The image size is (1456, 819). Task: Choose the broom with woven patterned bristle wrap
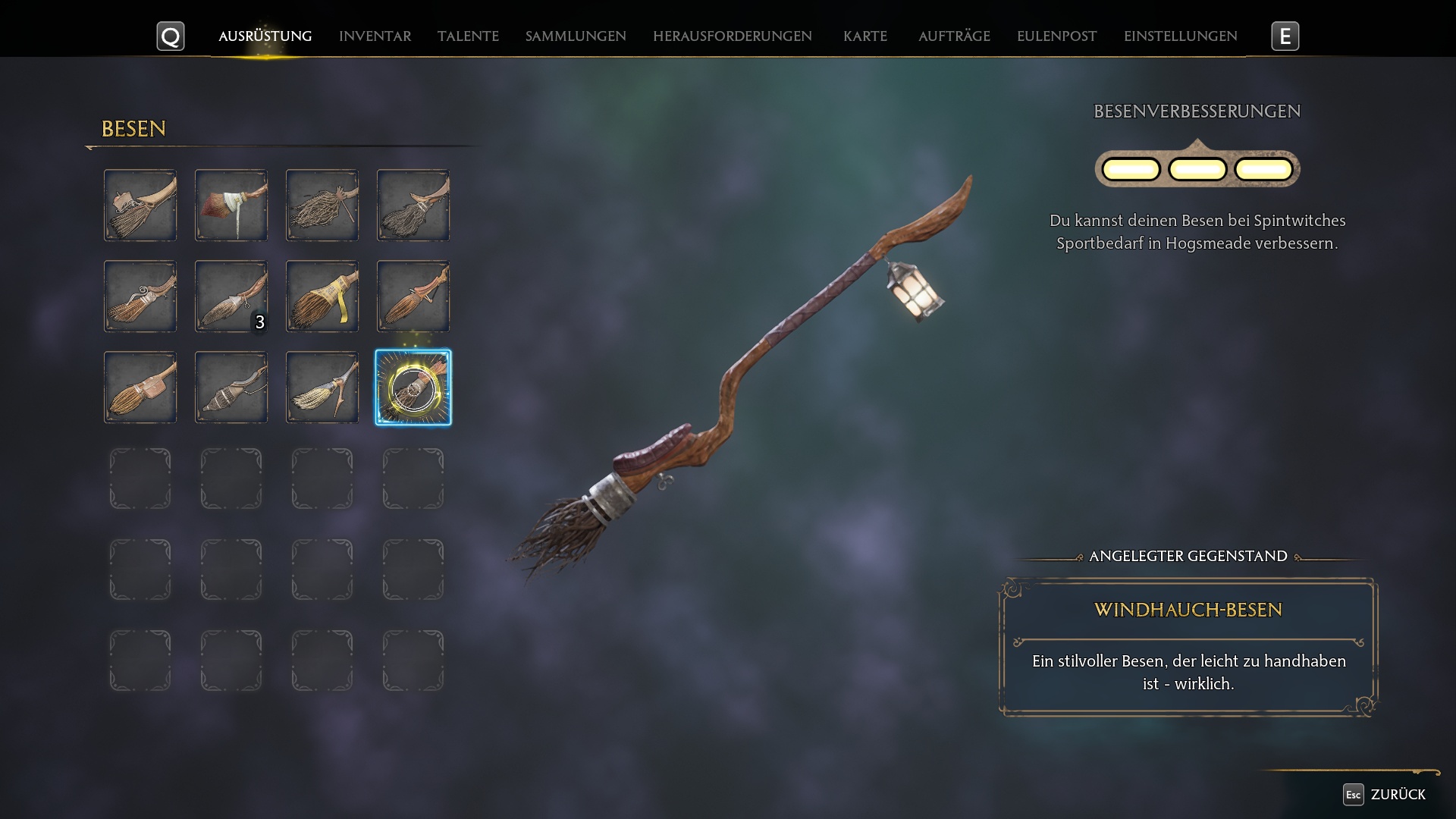[231, 388]
